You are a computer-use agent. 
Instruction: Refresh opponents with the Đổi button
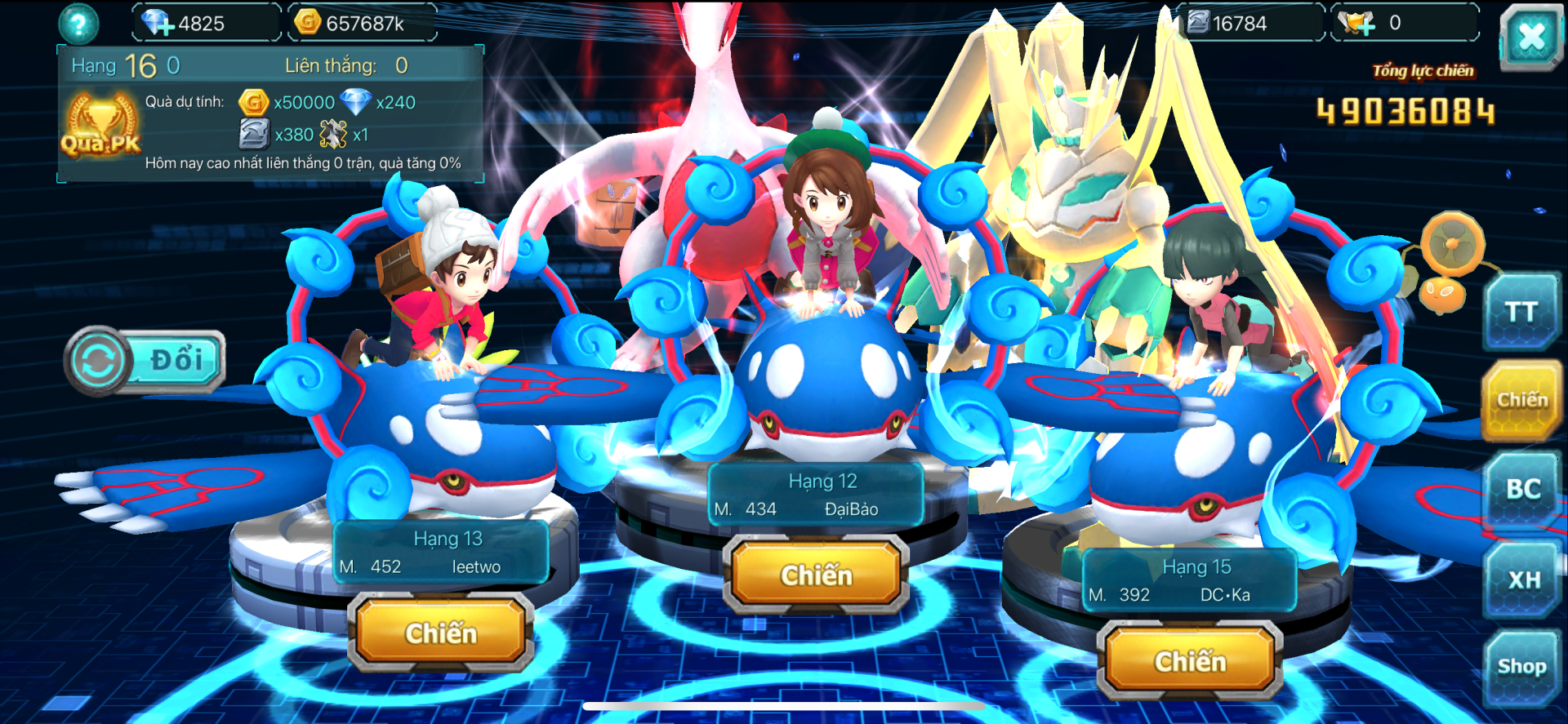coord(145,360)
